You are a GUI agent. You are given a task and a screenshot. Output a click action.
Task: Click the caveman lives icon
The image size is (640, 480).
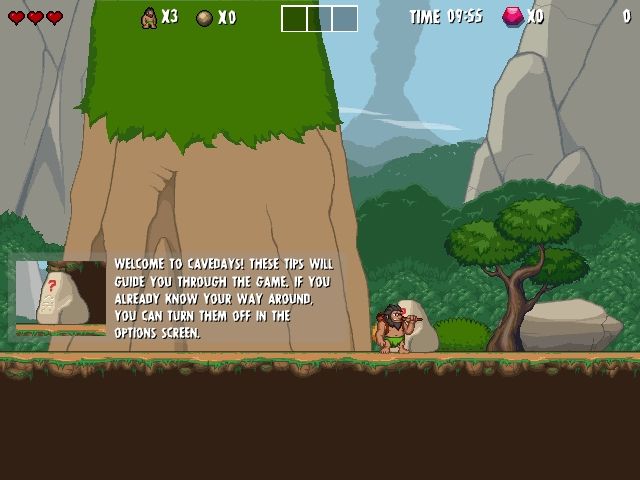point(149,18)
